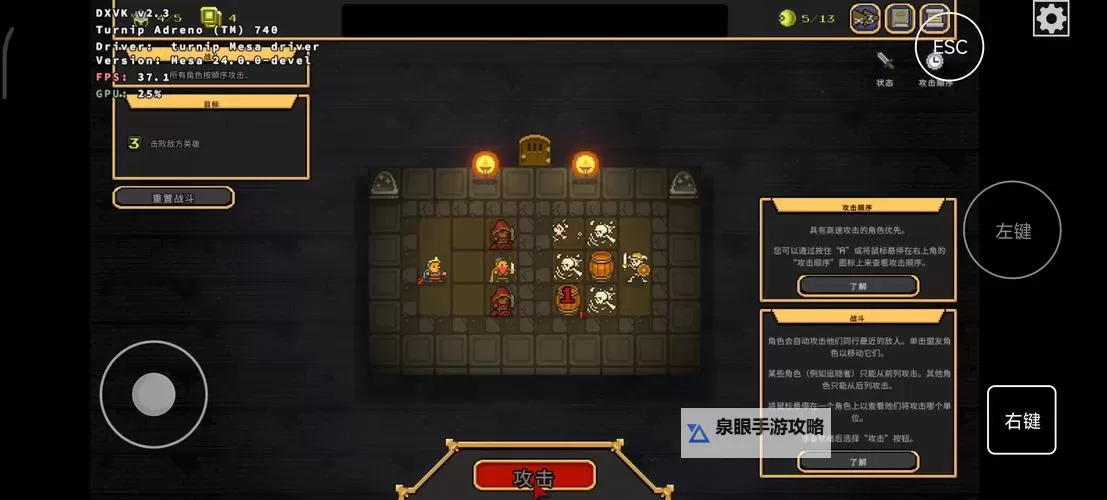The image size is (1107, 500).
Task: Toggle the x3 fast-forward speed button
Action: [x=865, y=18]
